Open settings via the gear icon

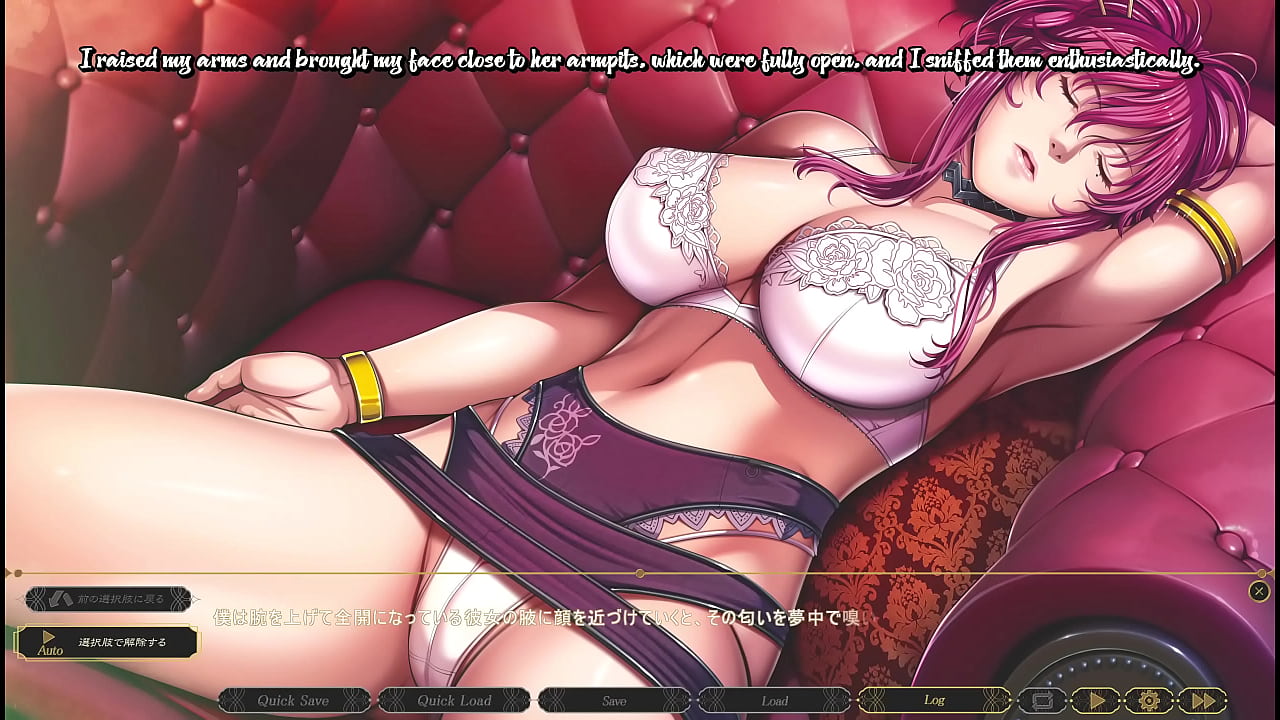[x=1148, y=700]
